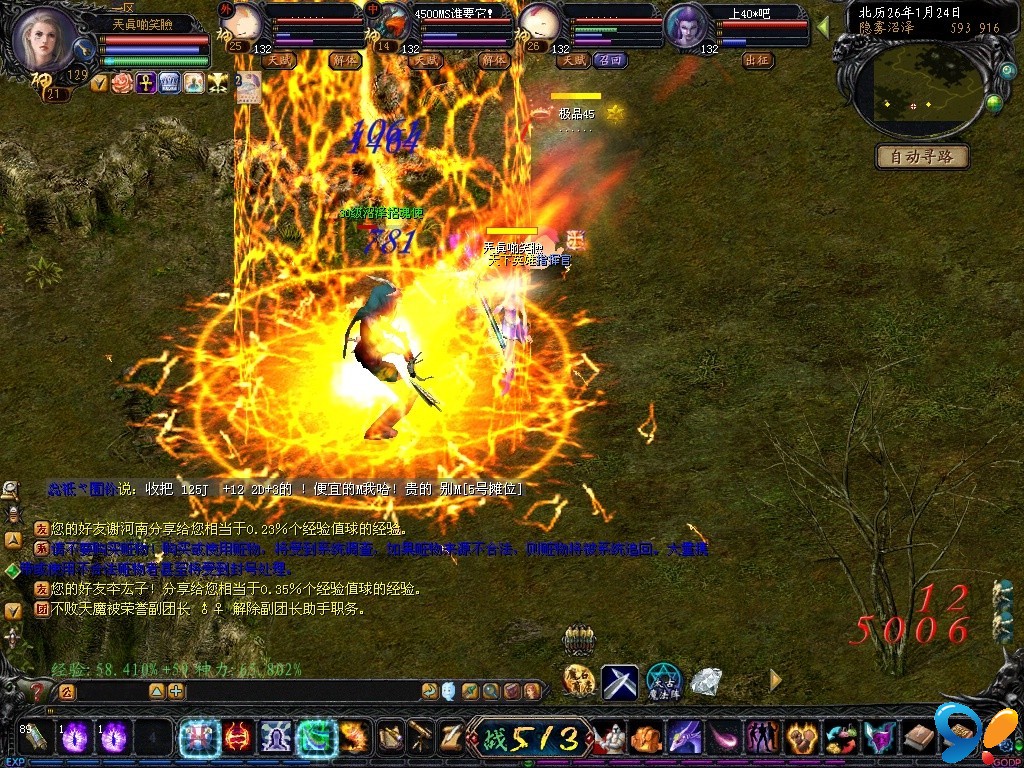
Task: Click the white diamond gem icon
Action: click(706, 682)
